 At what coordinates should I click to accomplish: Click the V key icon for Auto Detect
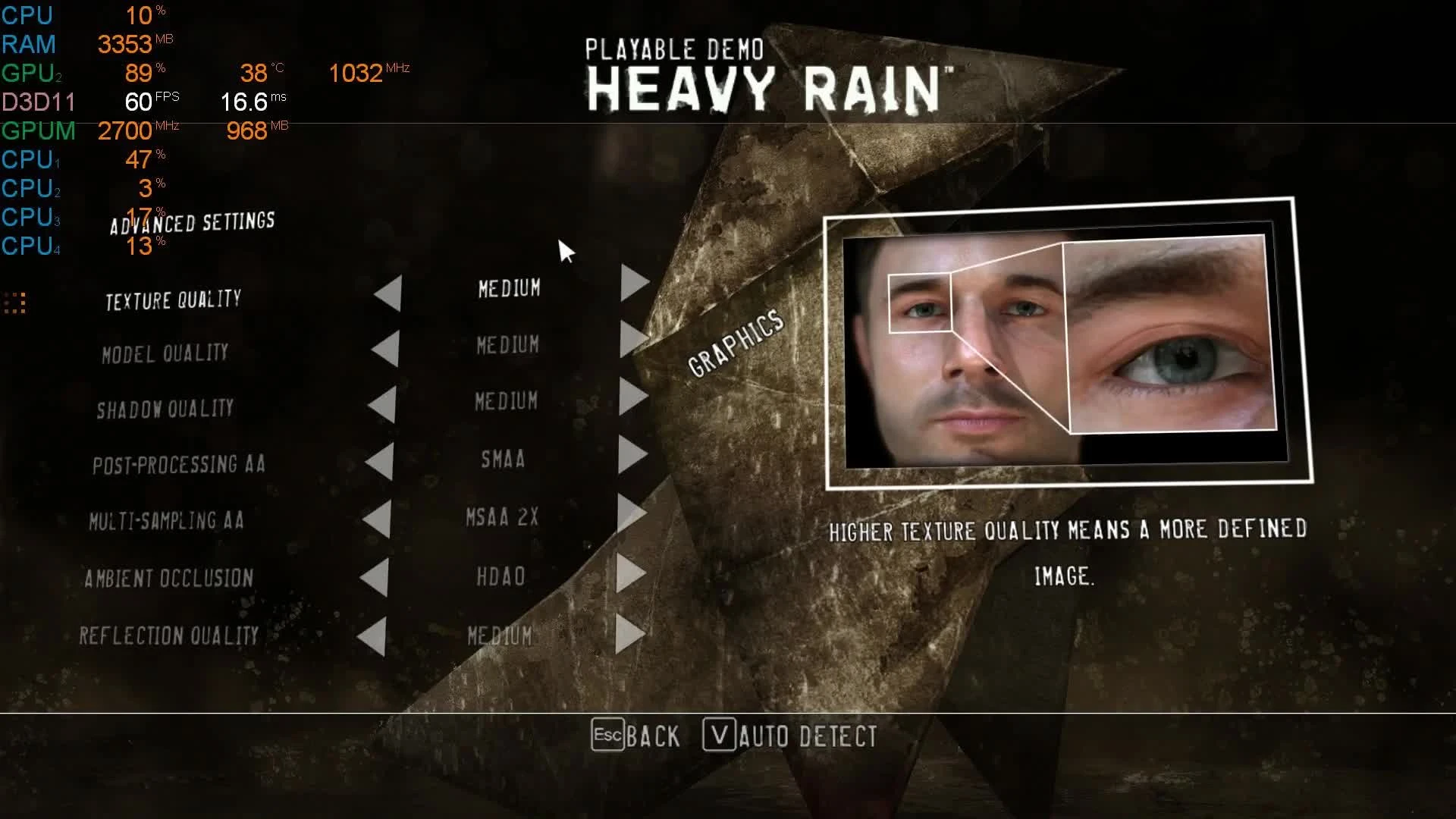click(720, 733)
